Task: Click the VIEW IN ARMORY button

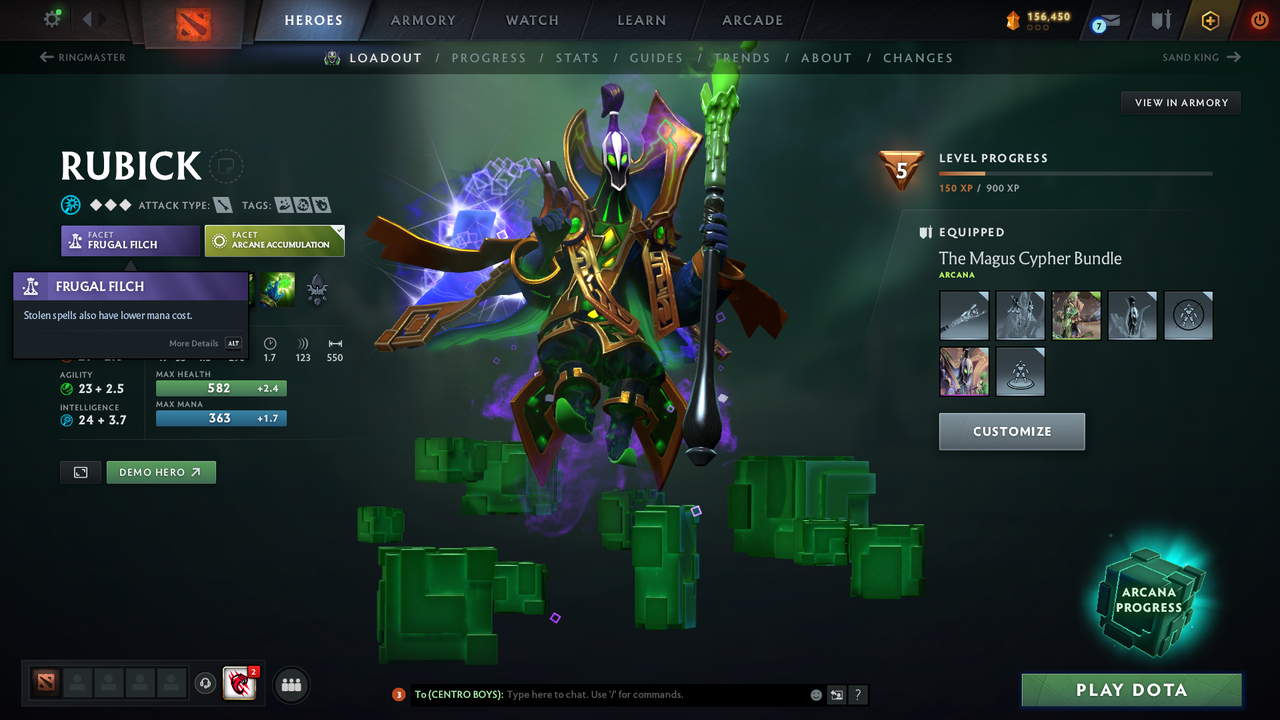Action: [1180, 102]
